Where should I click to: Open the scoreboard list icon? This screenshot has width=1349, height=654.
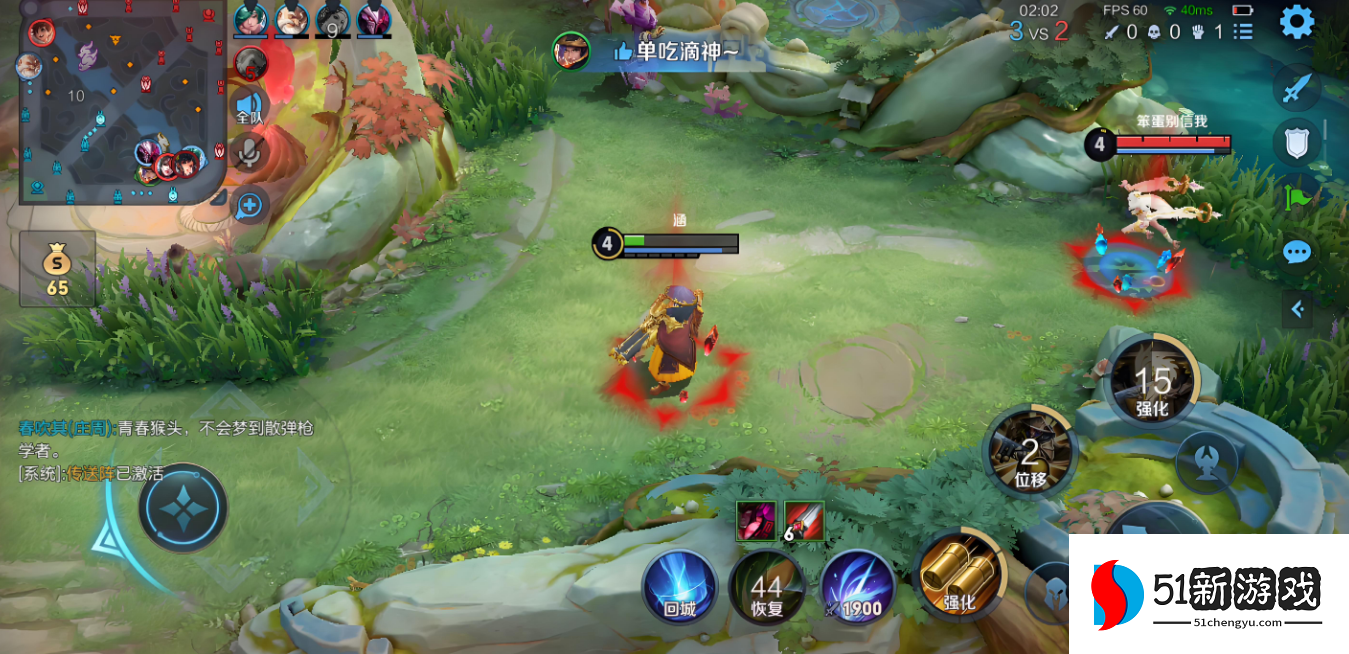pyautogui.click(x=1243, y=31)
